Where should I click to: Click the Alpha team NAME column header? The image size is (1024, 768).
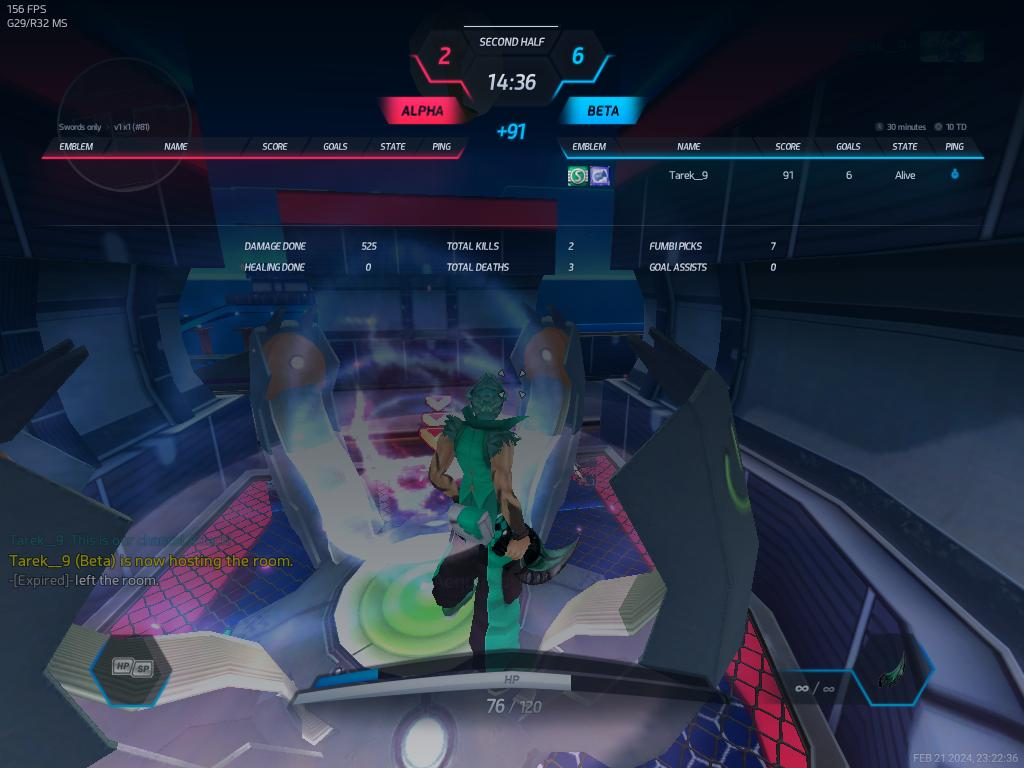[x=176, y=147]
